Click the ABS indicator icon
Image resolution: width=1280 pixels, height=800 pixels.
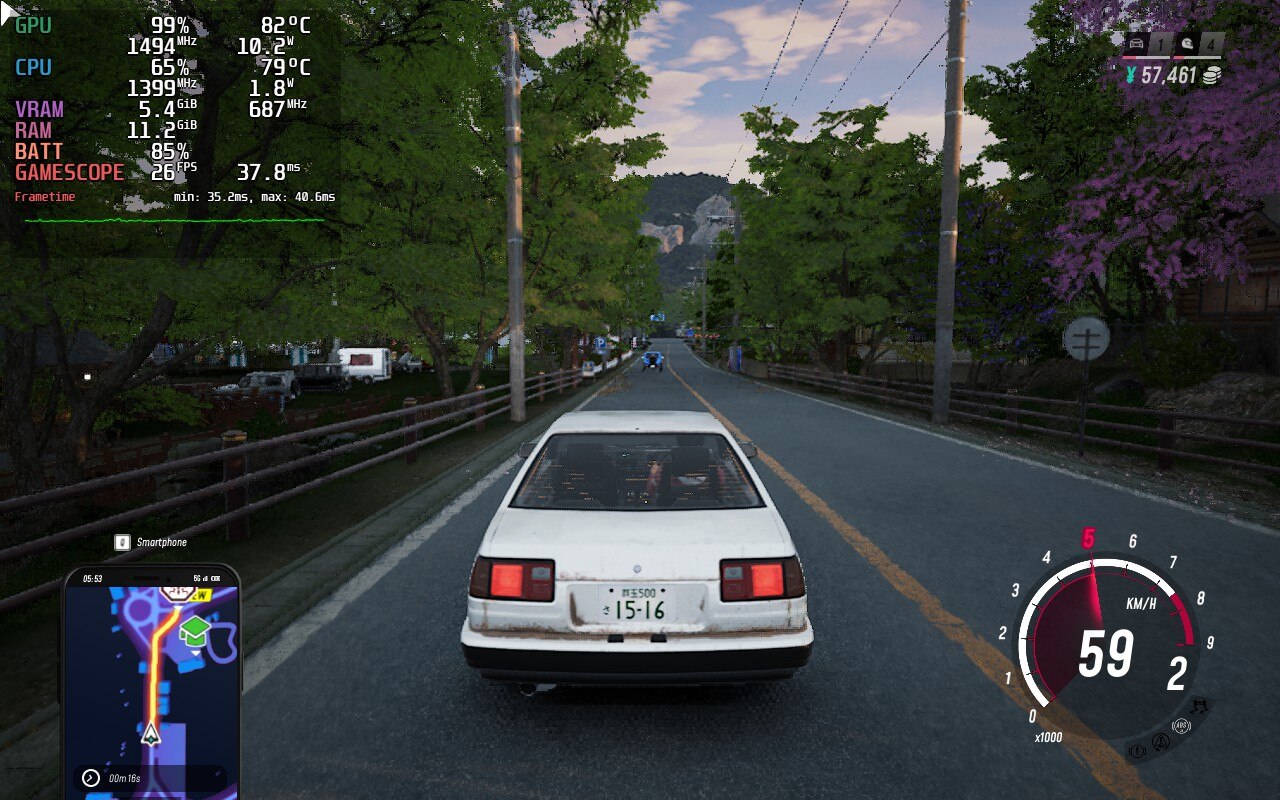pos(1183,727)
